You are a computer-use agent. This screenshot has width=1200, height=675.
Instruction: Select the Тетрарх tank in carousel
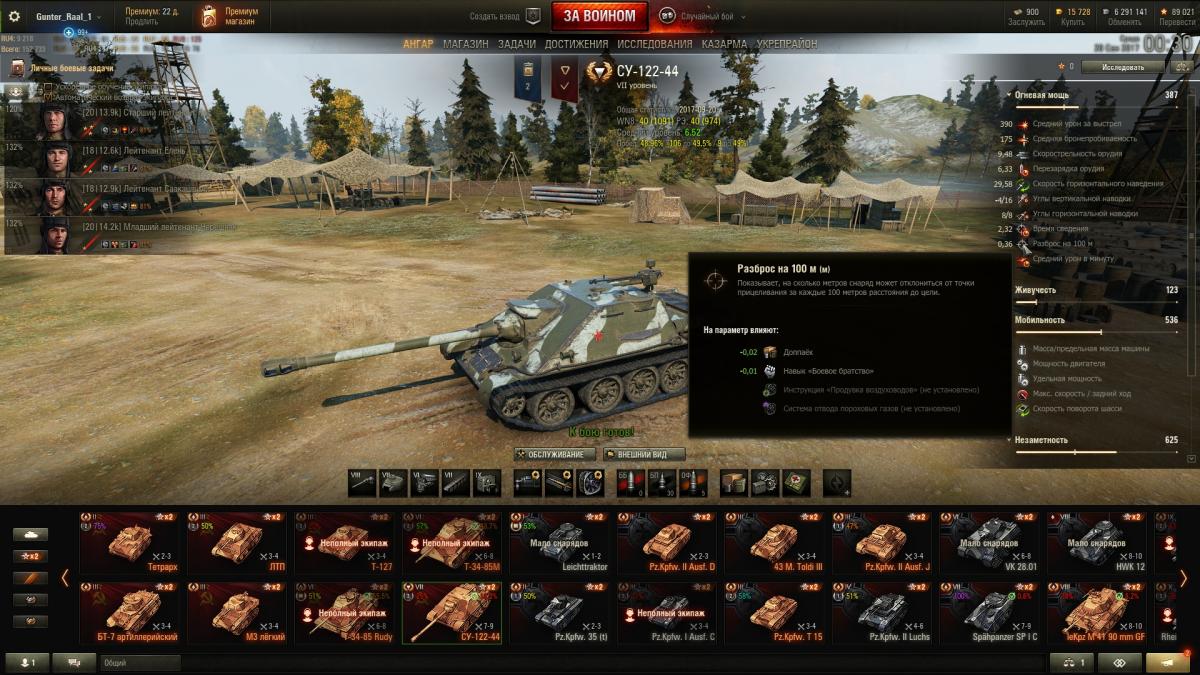point(127,540)
